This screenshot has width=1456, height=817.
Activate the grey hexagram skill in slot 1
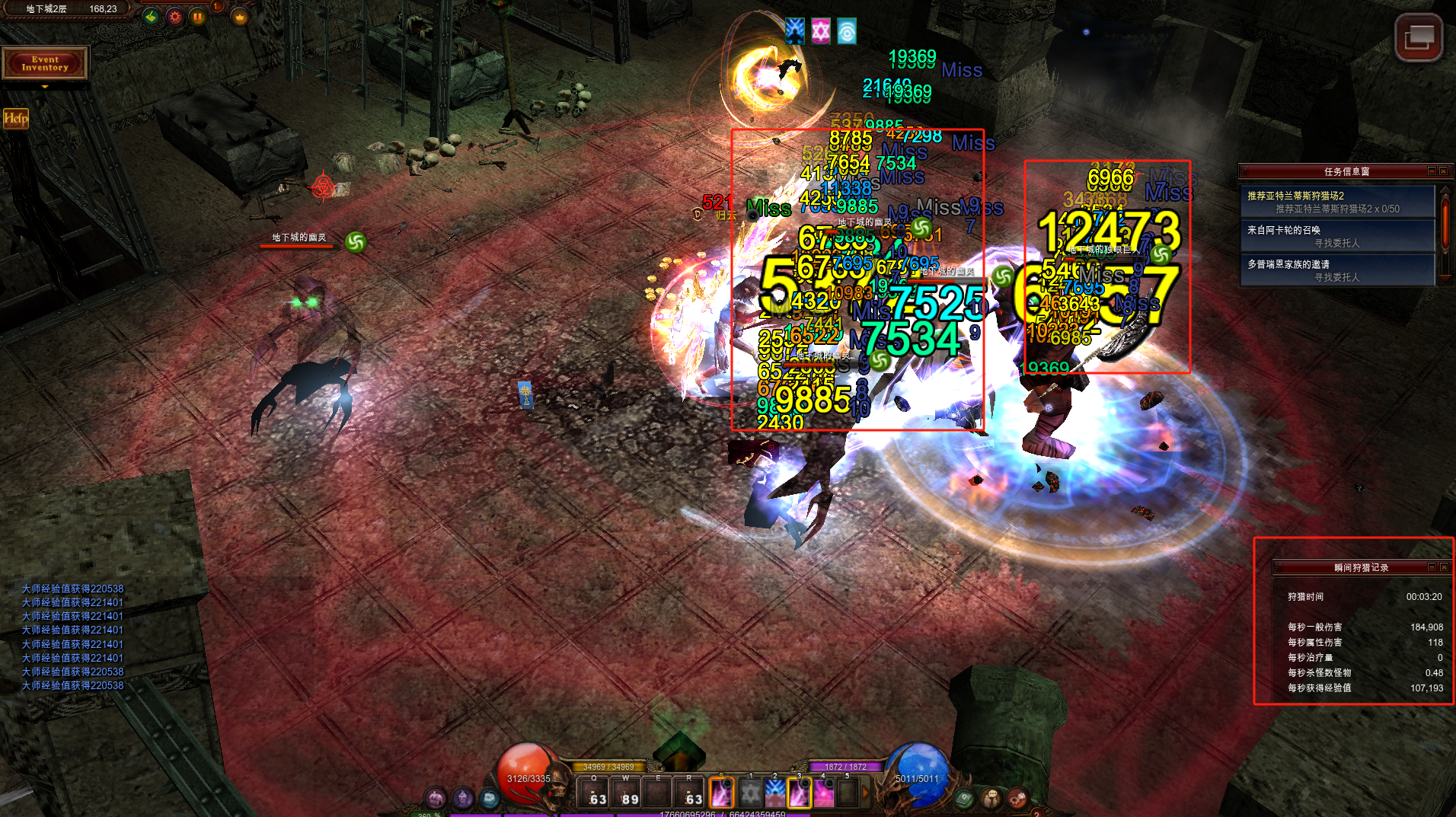click(751, 794)
